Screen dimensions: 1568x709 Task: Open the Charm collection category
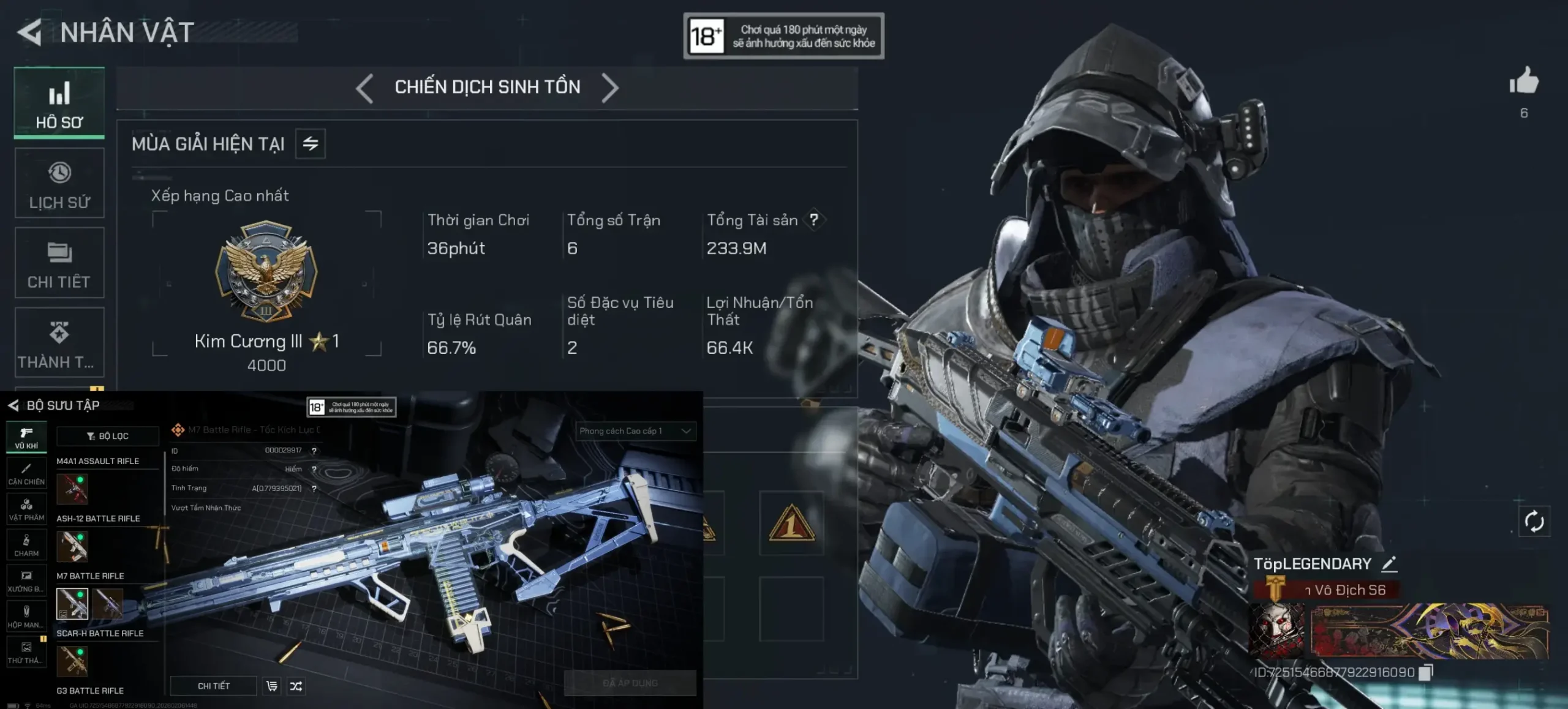[x=26, y=545]
